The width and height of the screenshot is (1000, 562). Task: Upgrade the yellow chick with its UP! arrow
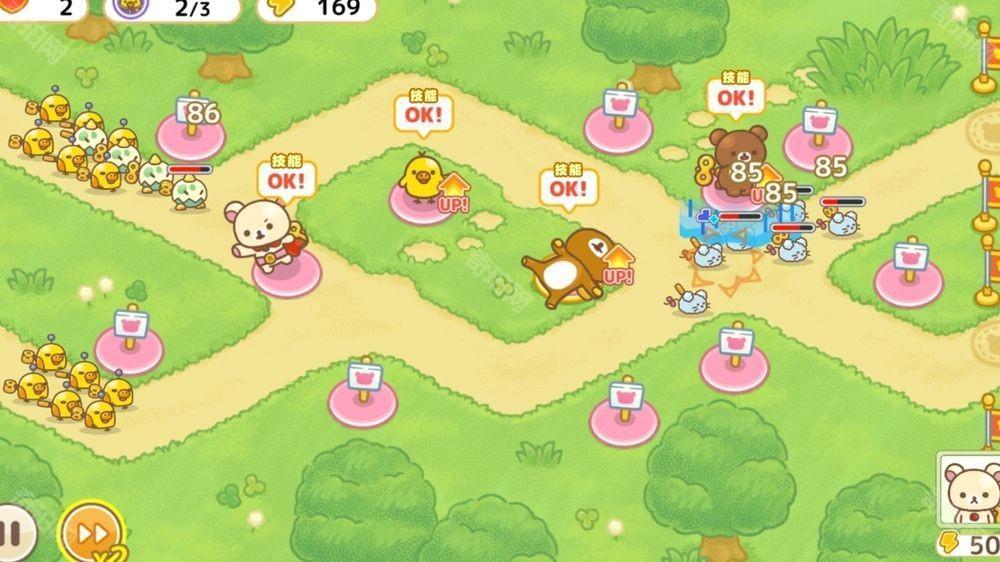[x=453, y=194]
